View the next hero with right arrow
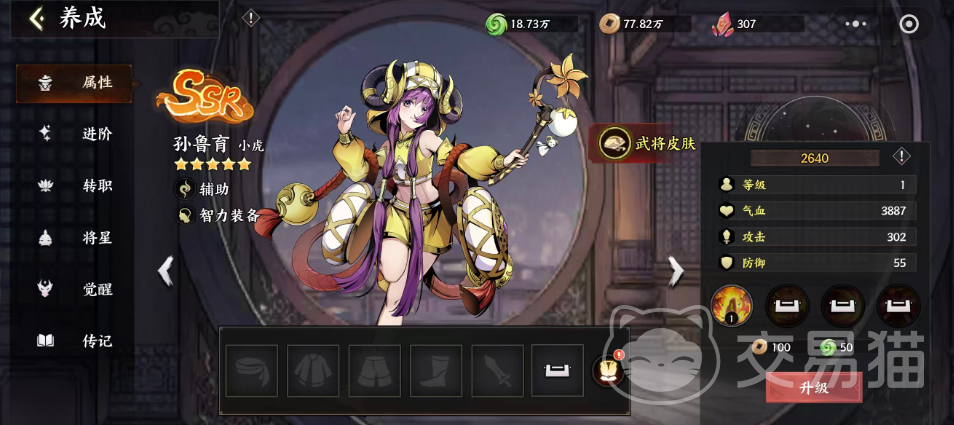 click(676, 270)
